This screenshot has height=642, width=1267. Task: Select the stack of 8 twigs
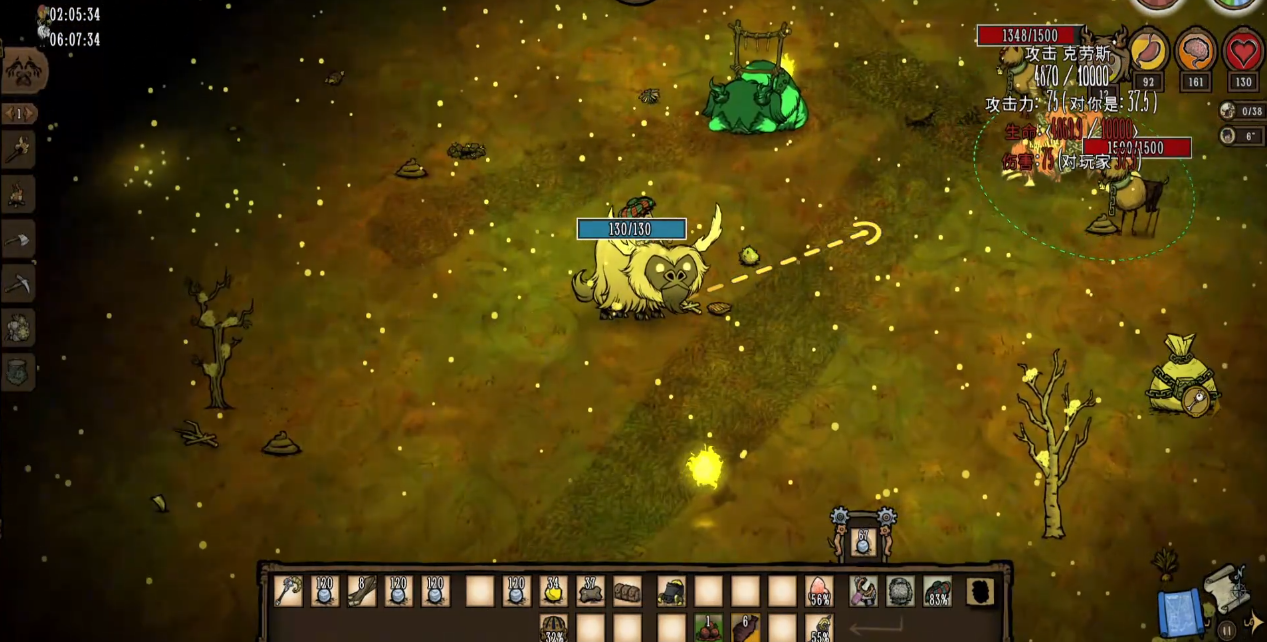pyautogui.click(x=362, y=590)
